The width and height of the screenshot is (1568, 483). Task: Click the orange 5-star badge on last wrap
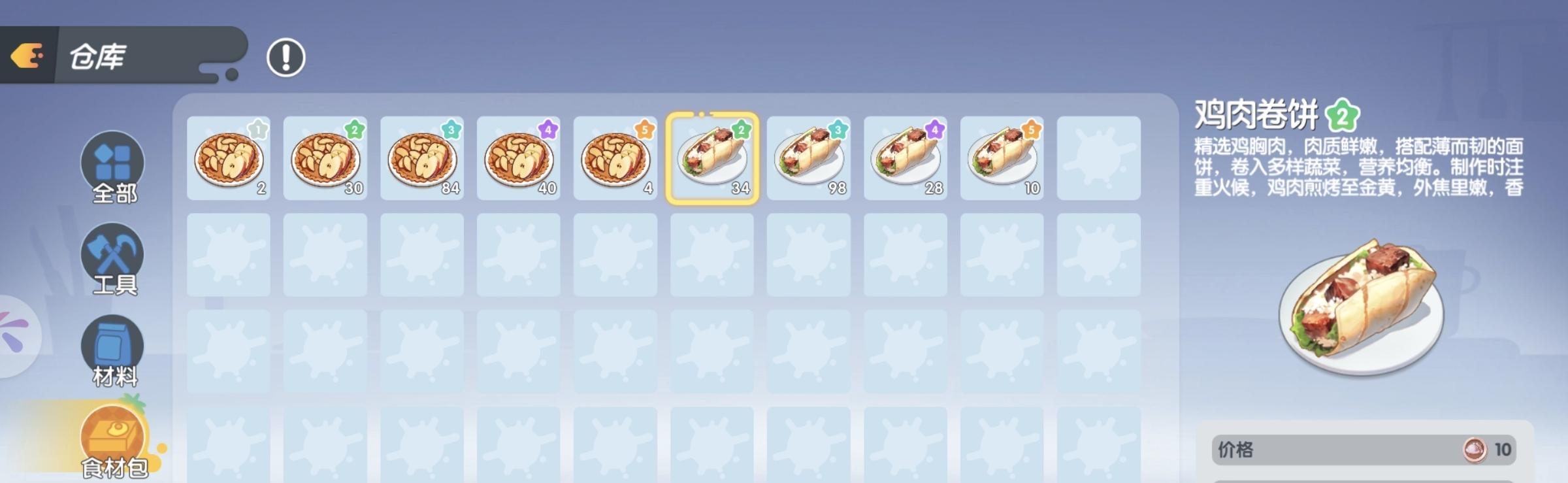point(1032,130)
